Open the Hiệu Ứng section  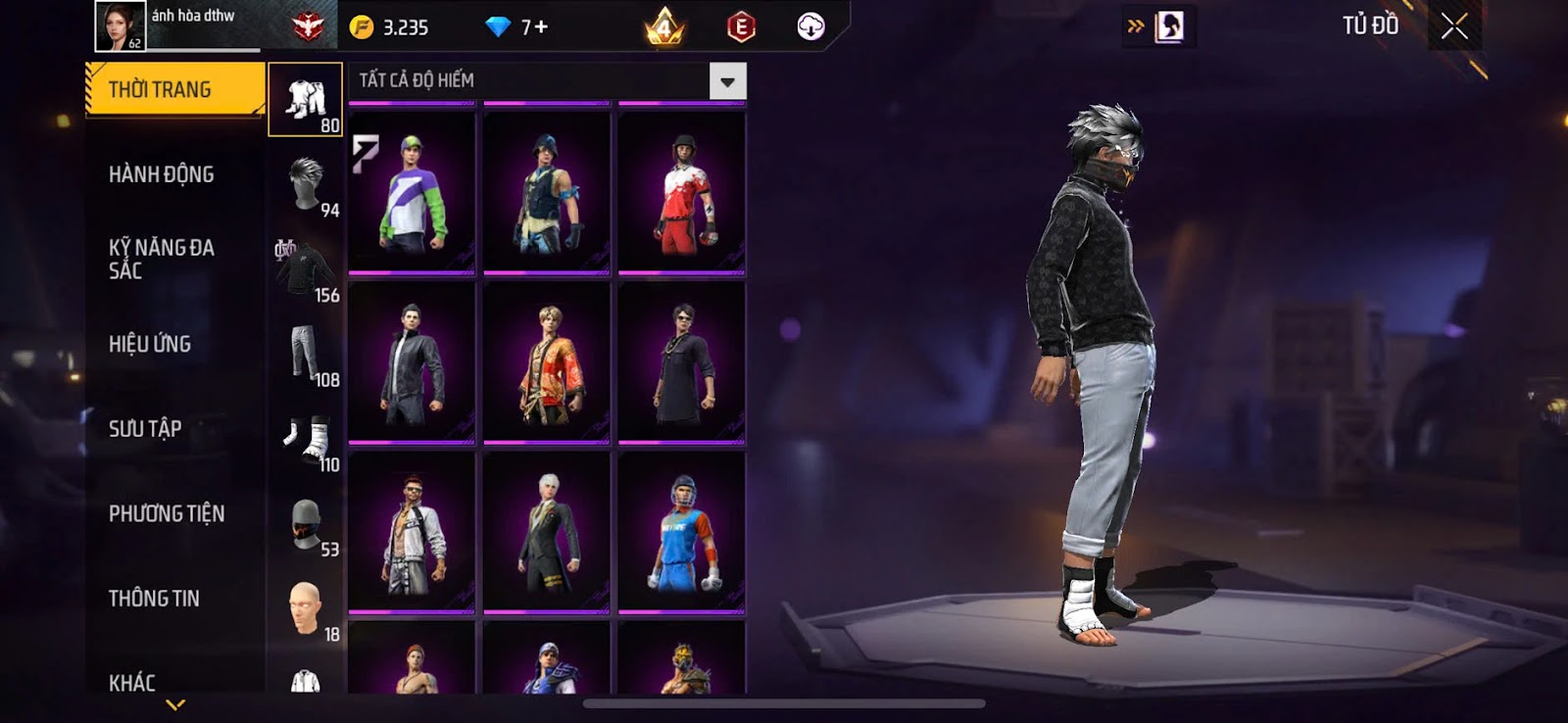tap(150, 344)
